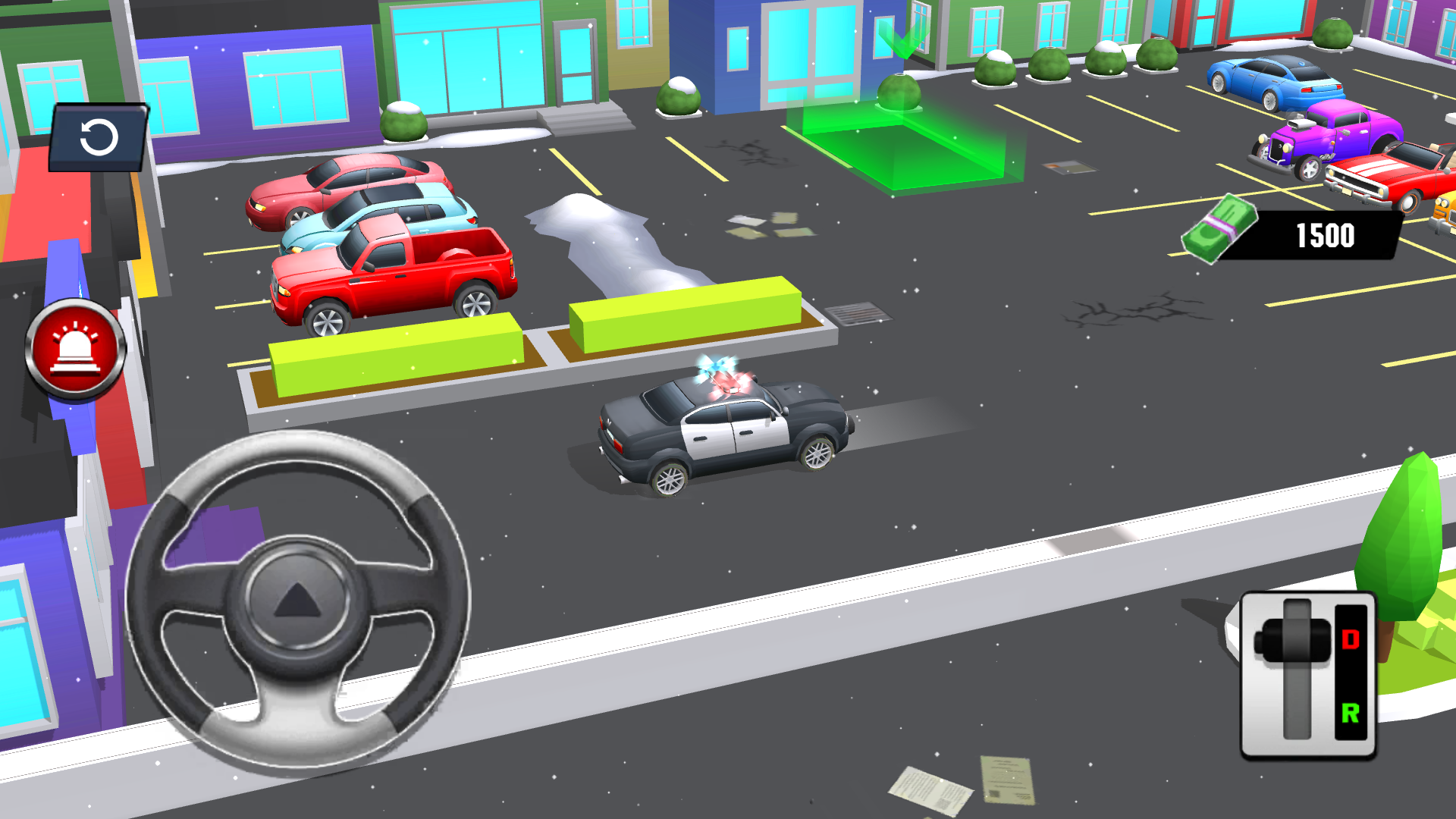
Task: Open the restart confirmation via circular arrow
Action: point(99,138)
